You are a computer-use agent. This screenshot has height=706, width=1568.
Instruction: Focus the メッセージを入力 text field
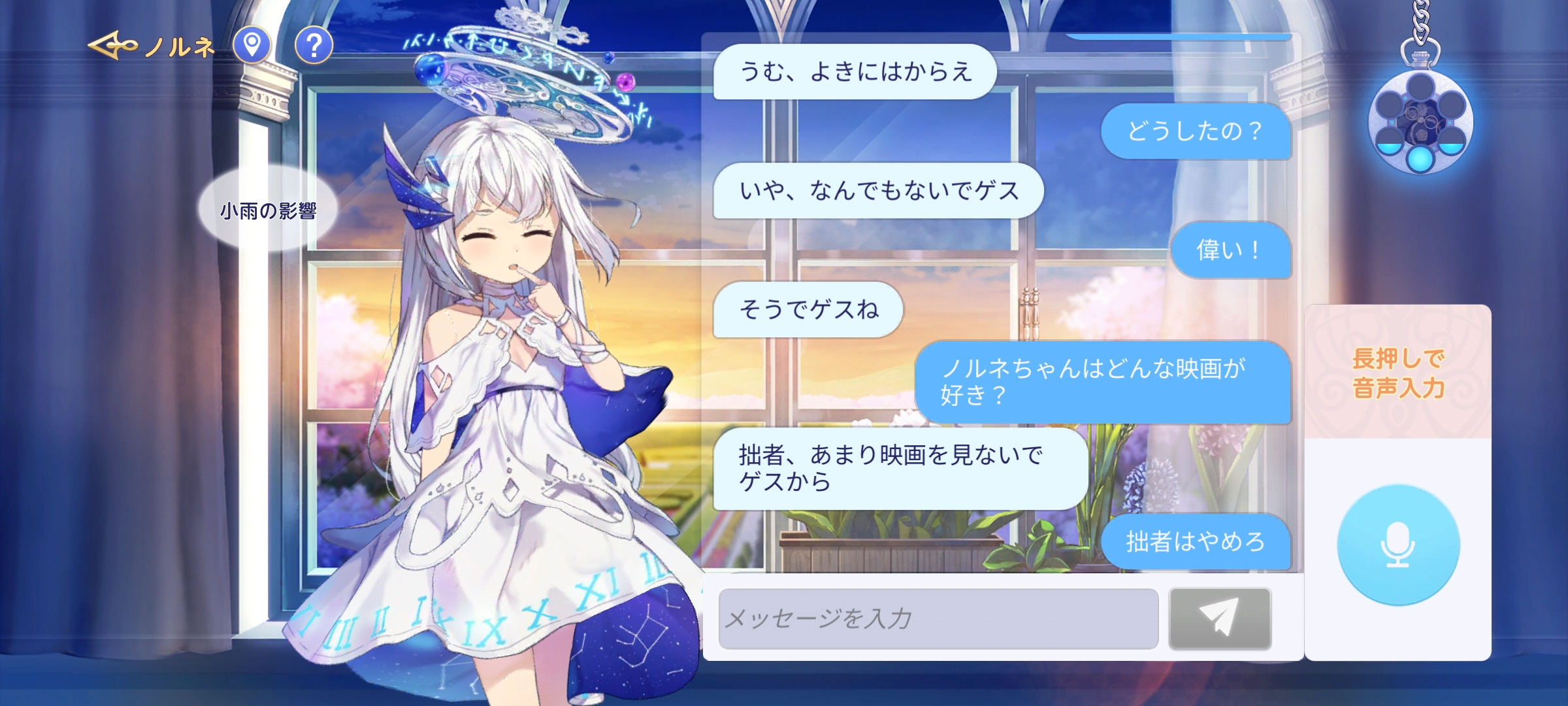(x=938, y=618)
